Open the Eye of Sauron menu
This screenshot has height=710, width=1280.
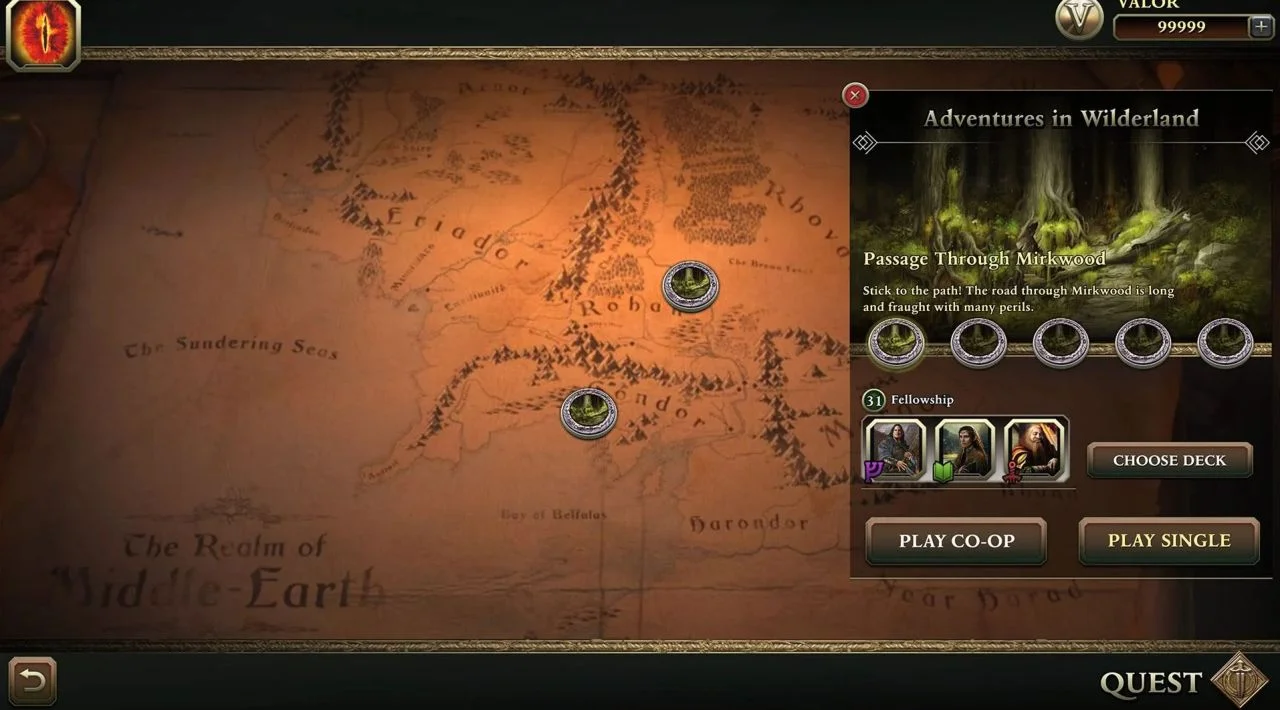coord(43,35)
